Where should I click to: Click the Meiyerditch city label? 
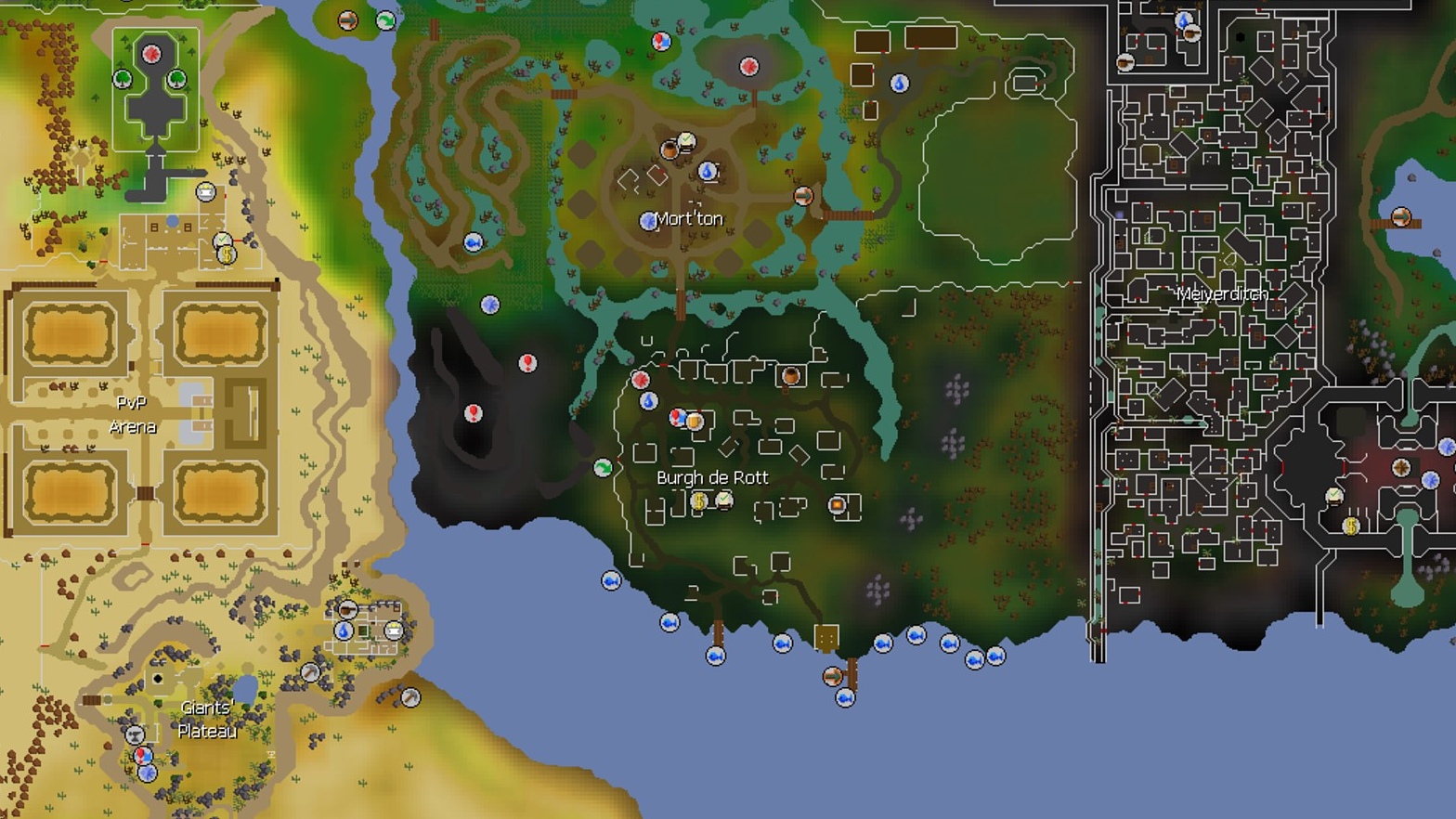coord(1224,293)
